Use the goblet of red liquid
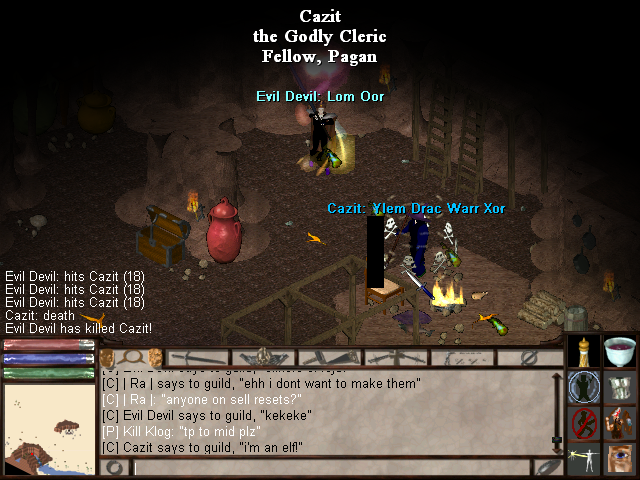 [620, 352]
